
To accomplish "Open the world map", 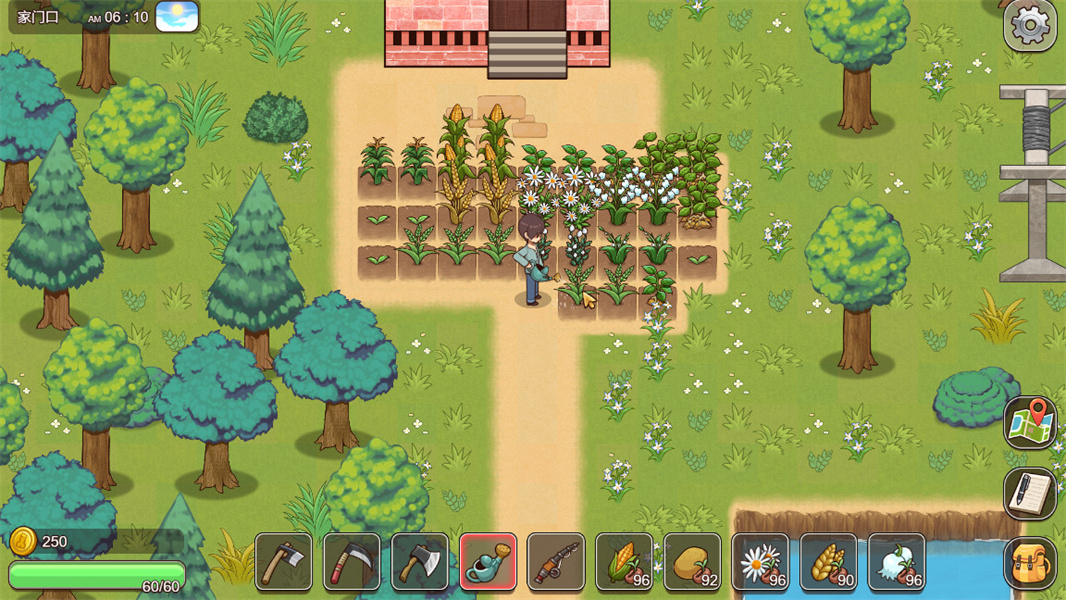I will click(x=1030, y=423).
